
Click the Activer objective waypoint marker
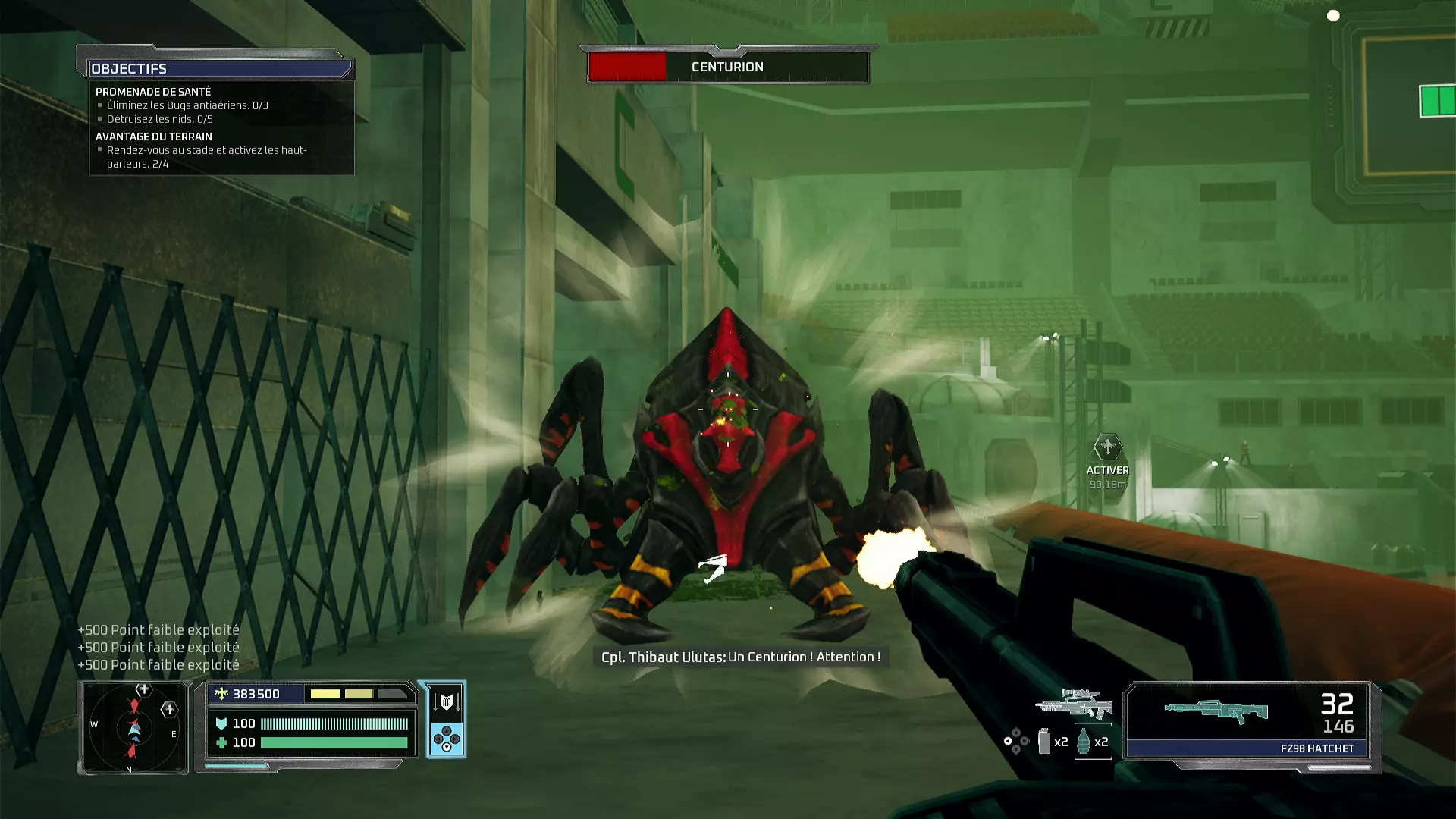coord(1107,447)
